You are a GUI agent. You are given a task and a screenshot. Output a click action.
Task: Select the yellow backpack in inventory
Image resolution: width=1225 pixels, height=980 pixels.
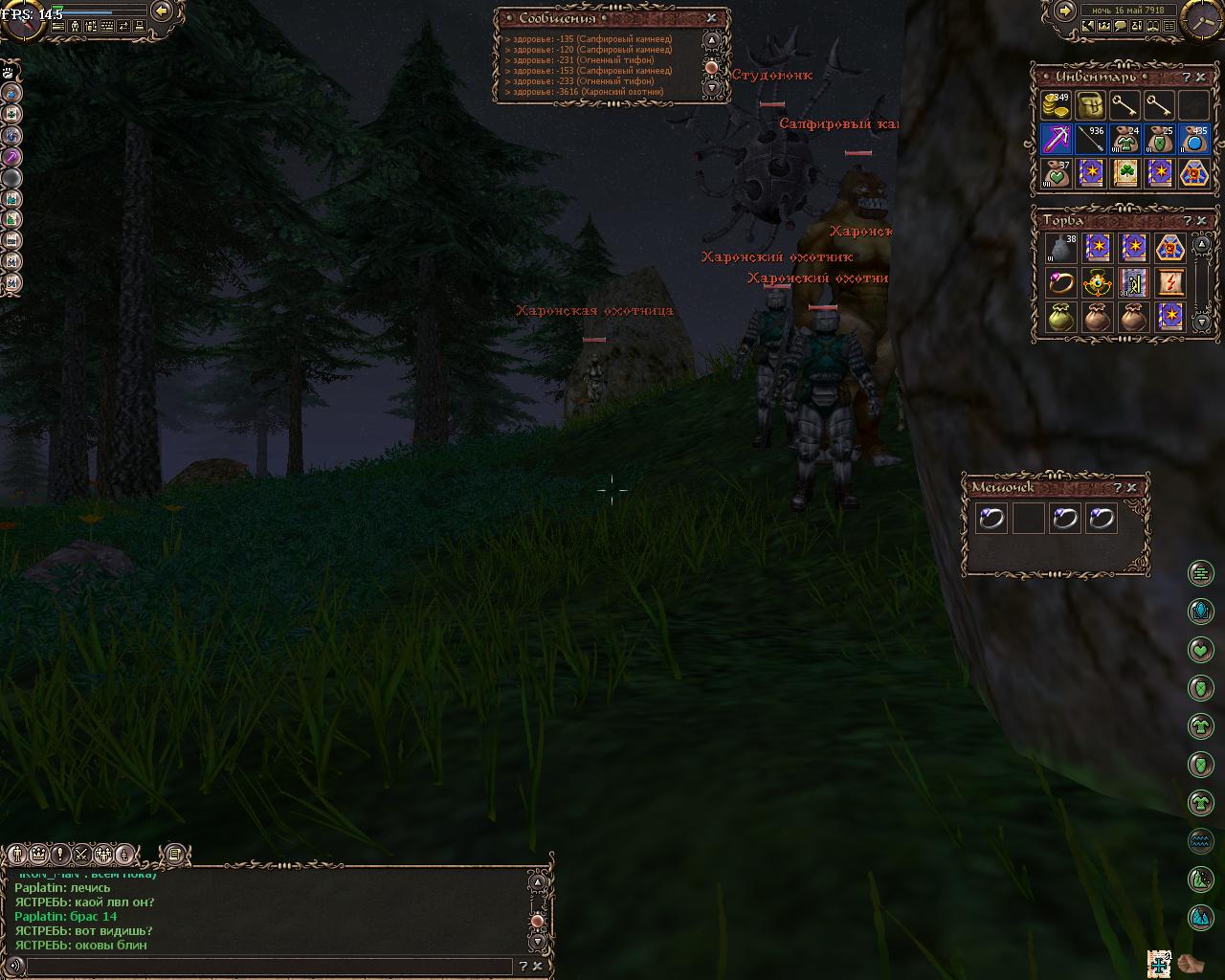point(1090,105)
